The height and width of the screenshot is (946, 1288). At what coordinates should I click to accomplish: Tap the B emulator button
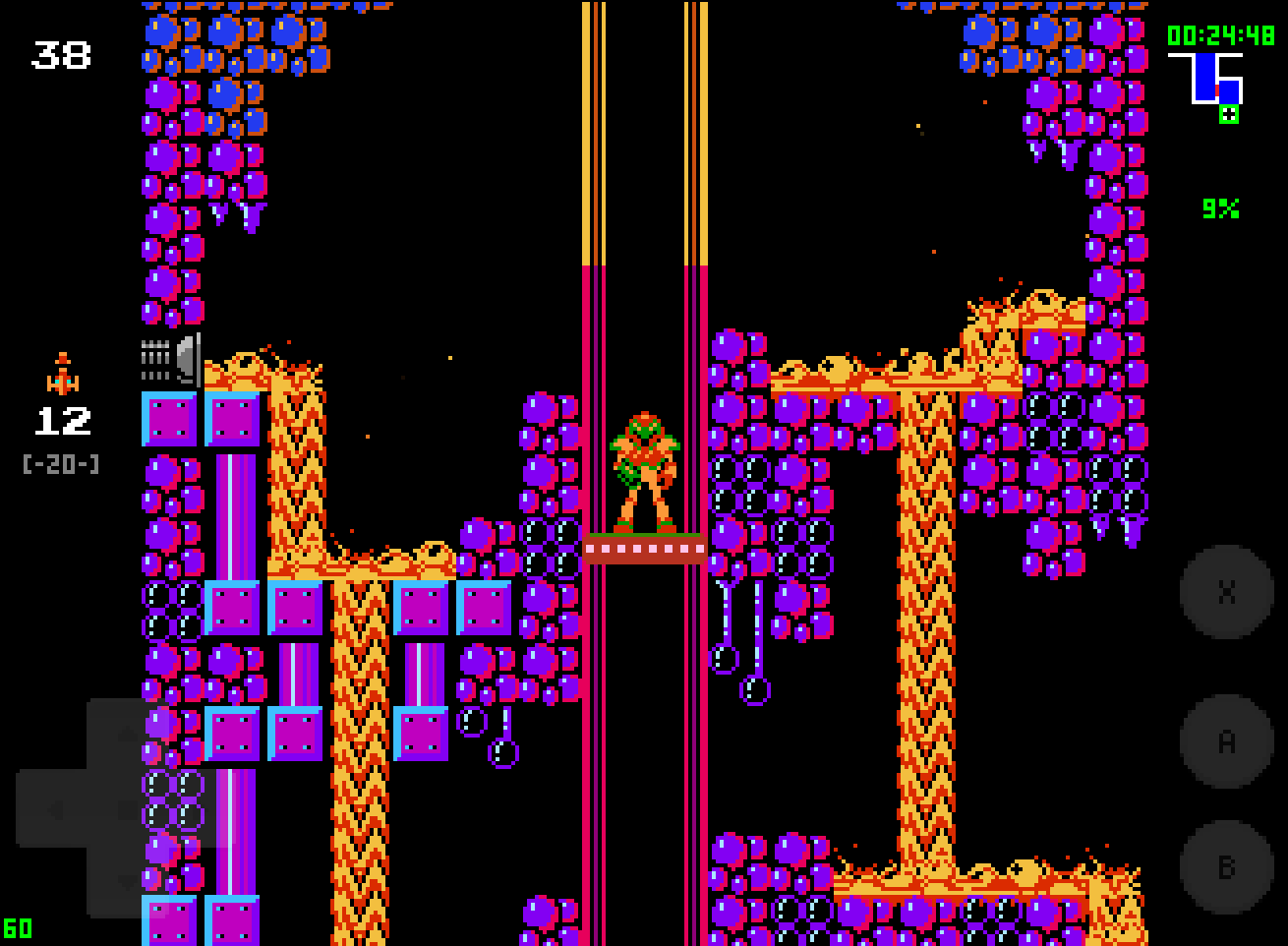[x=1225, y=869]
